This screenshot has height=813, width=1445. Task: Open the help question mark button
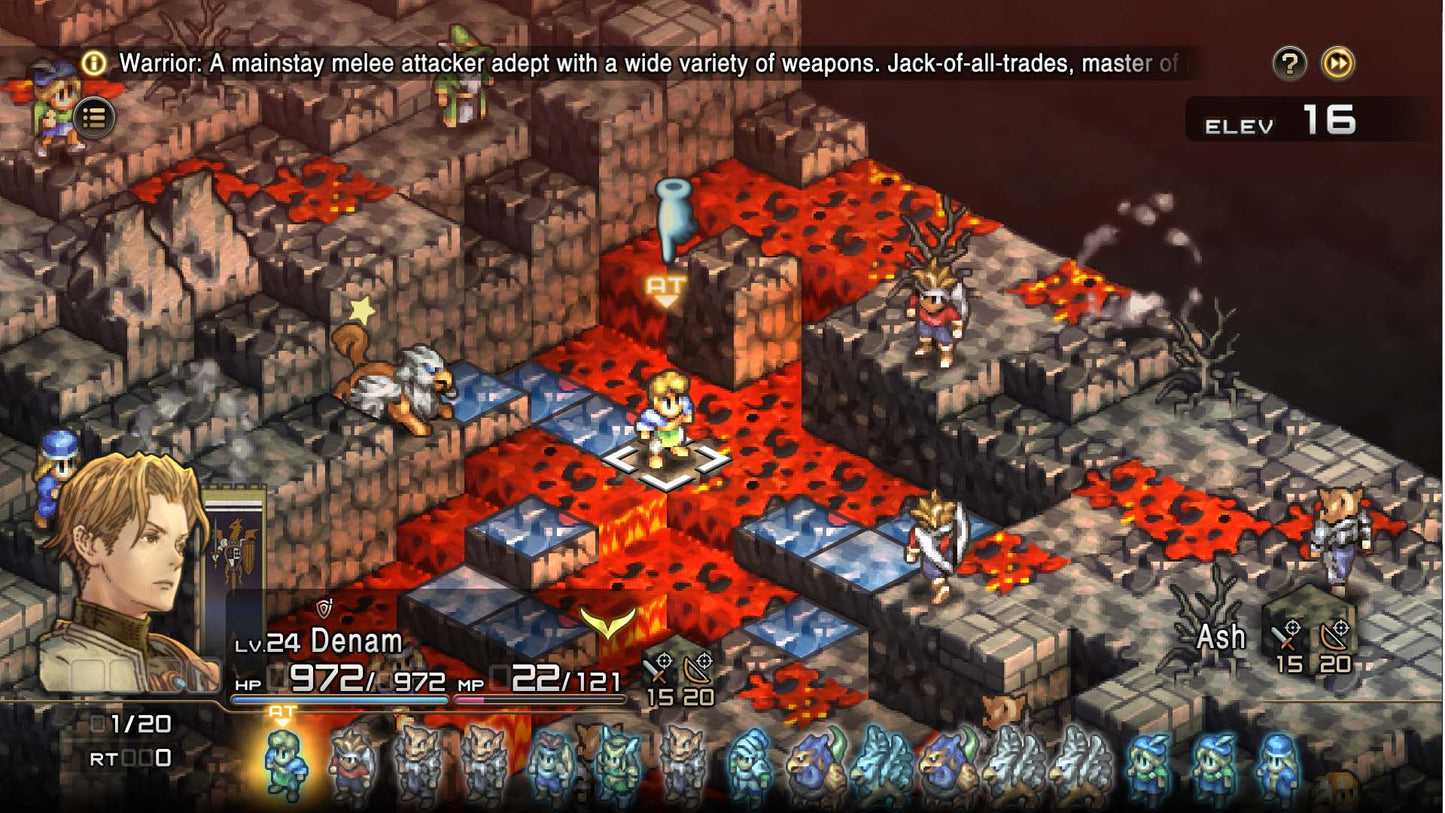click(x=1290, y=64)
